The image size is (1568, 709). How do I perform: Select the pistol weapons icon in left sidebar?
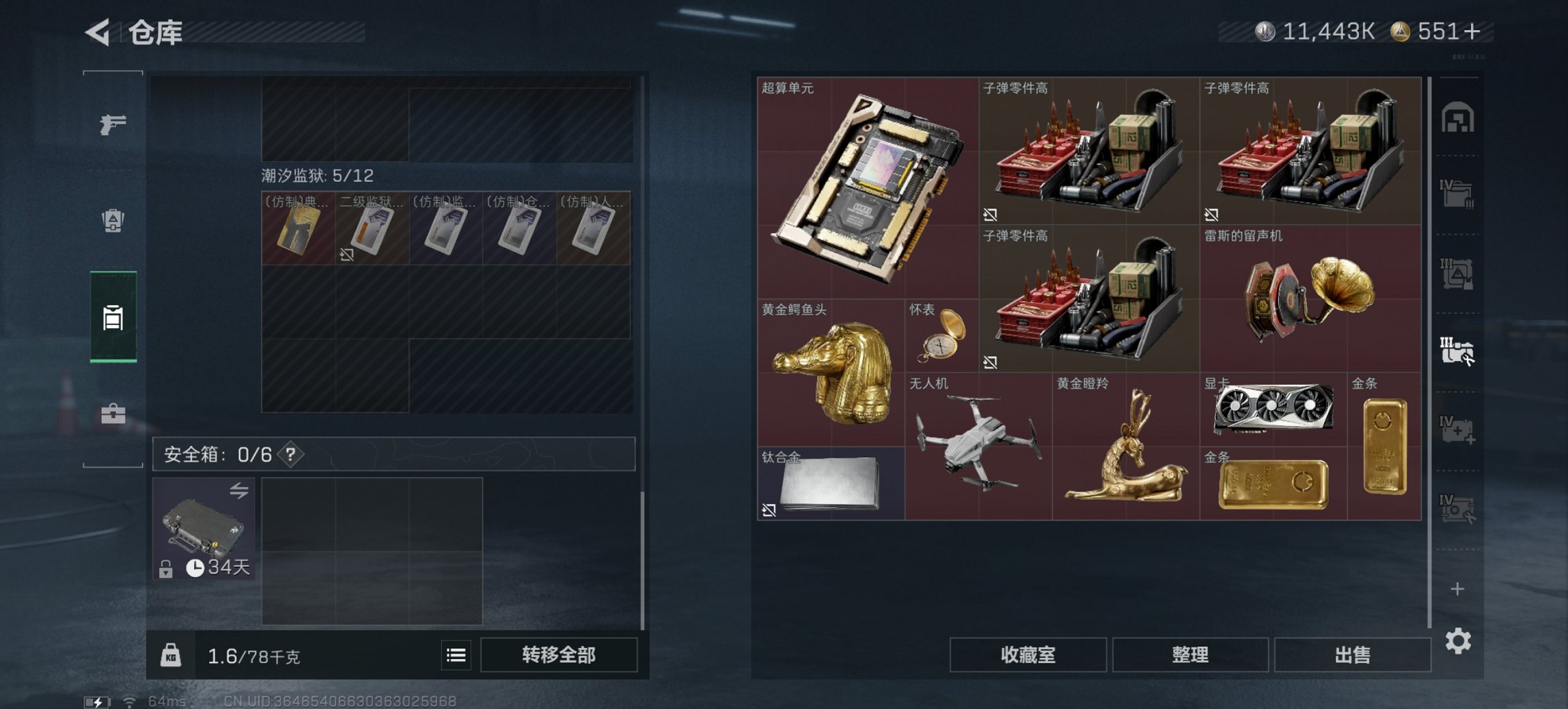coord(115,126)
